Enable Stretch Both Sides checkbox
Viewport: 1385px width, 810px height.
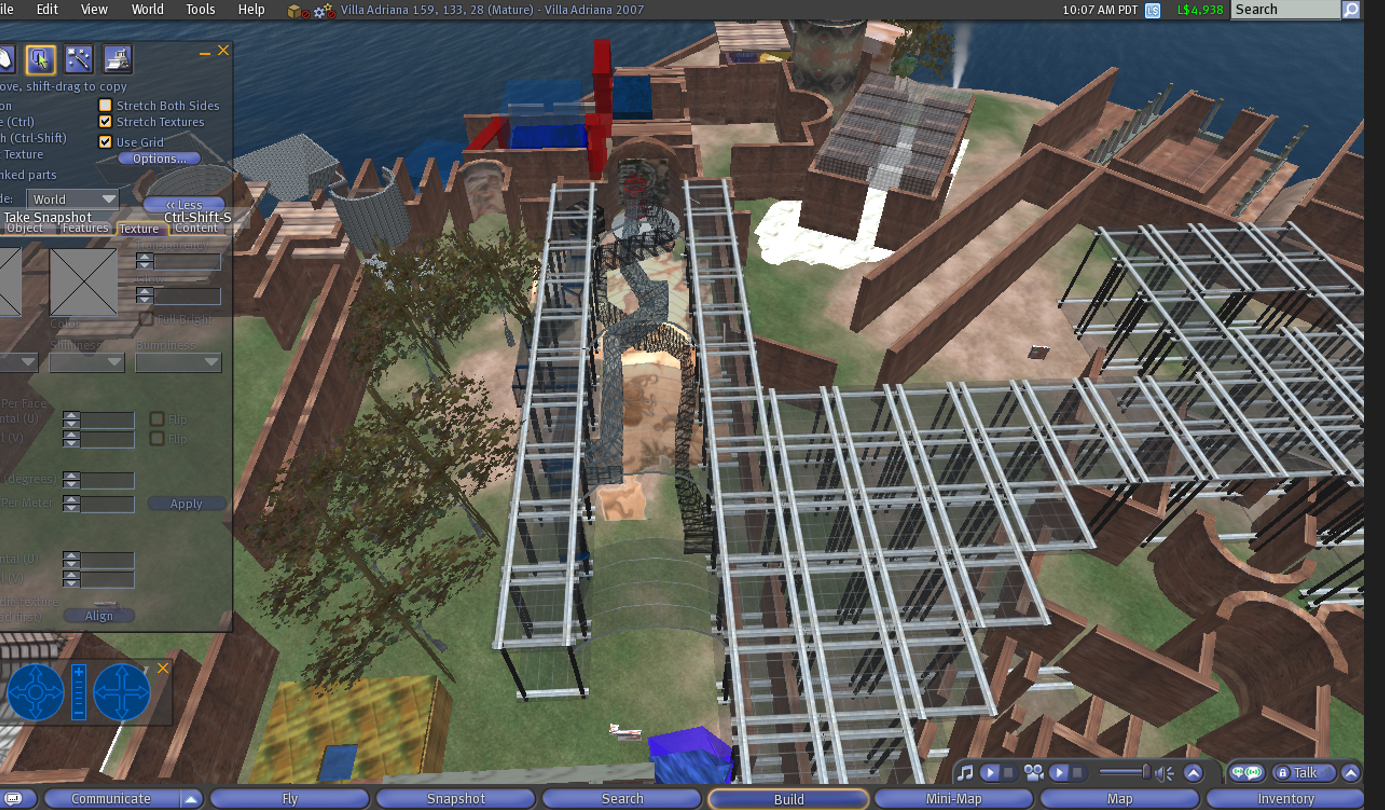pyautogui.click(x=105, y=105)
